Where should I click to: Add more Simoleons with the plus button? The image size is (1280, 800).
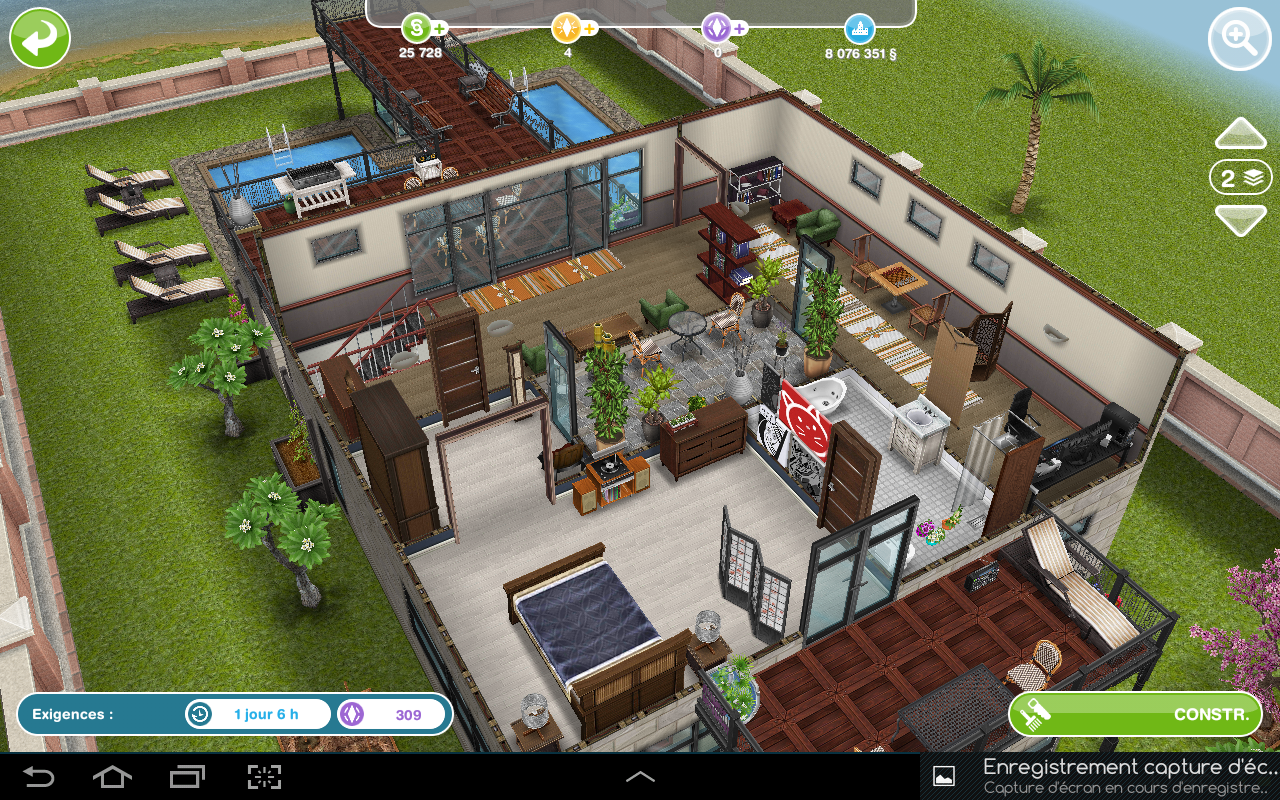pos(440,28)
